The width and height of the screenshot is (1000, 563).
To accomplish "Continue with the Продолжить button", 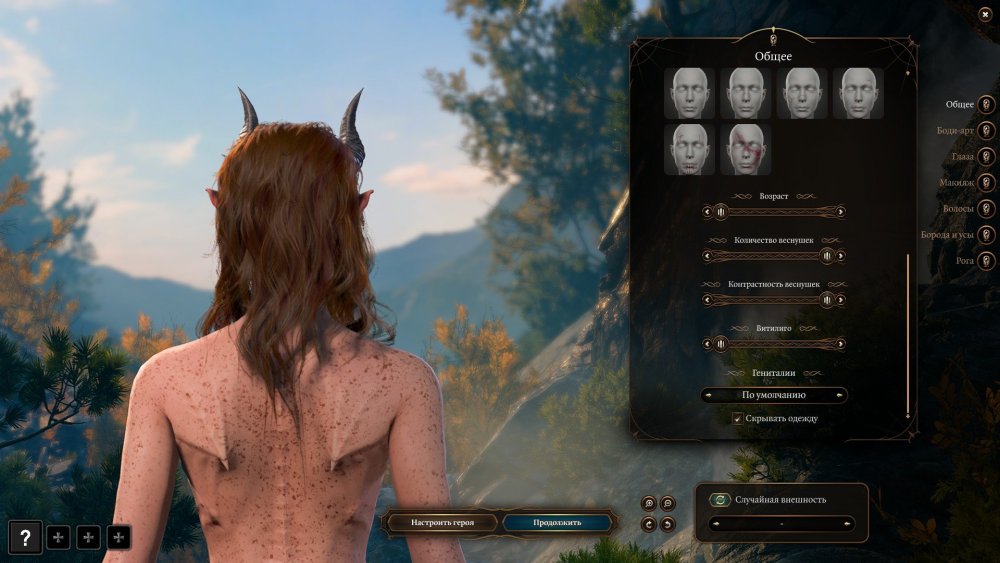I will pos(557,522).
